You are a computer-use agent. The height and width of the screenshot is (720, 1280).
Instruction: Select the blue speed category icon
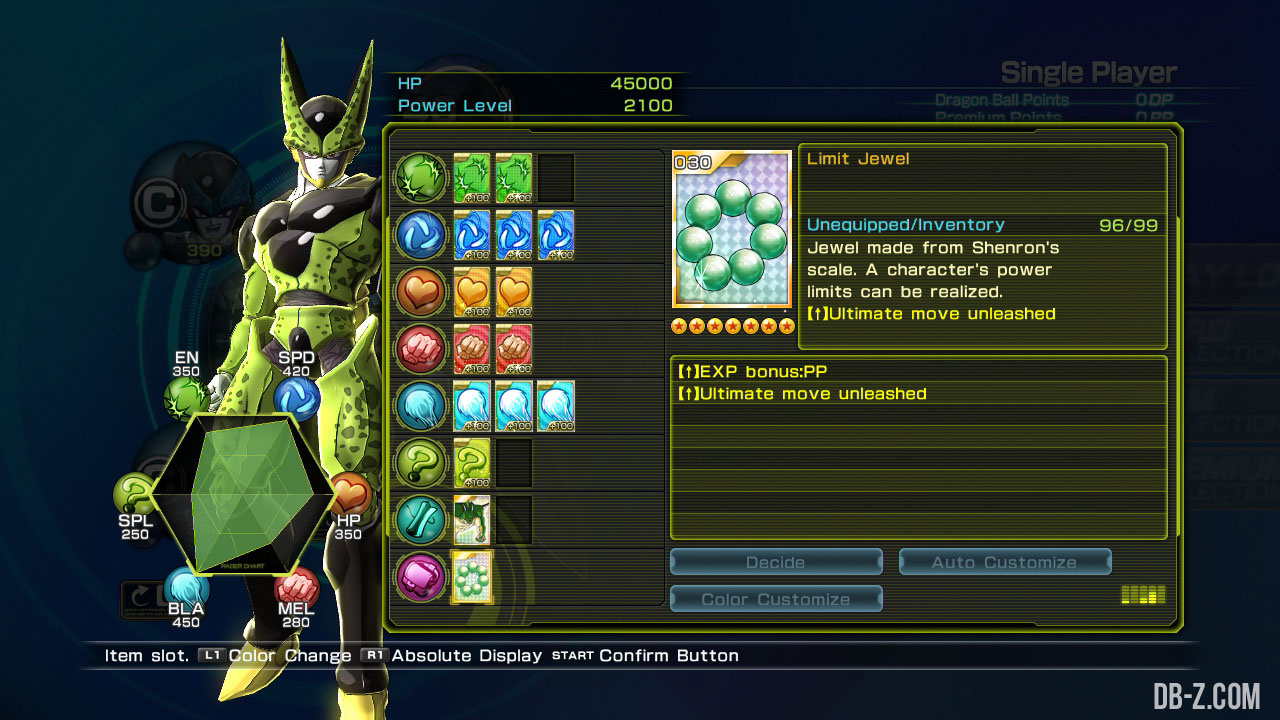[x=421, y=235]
